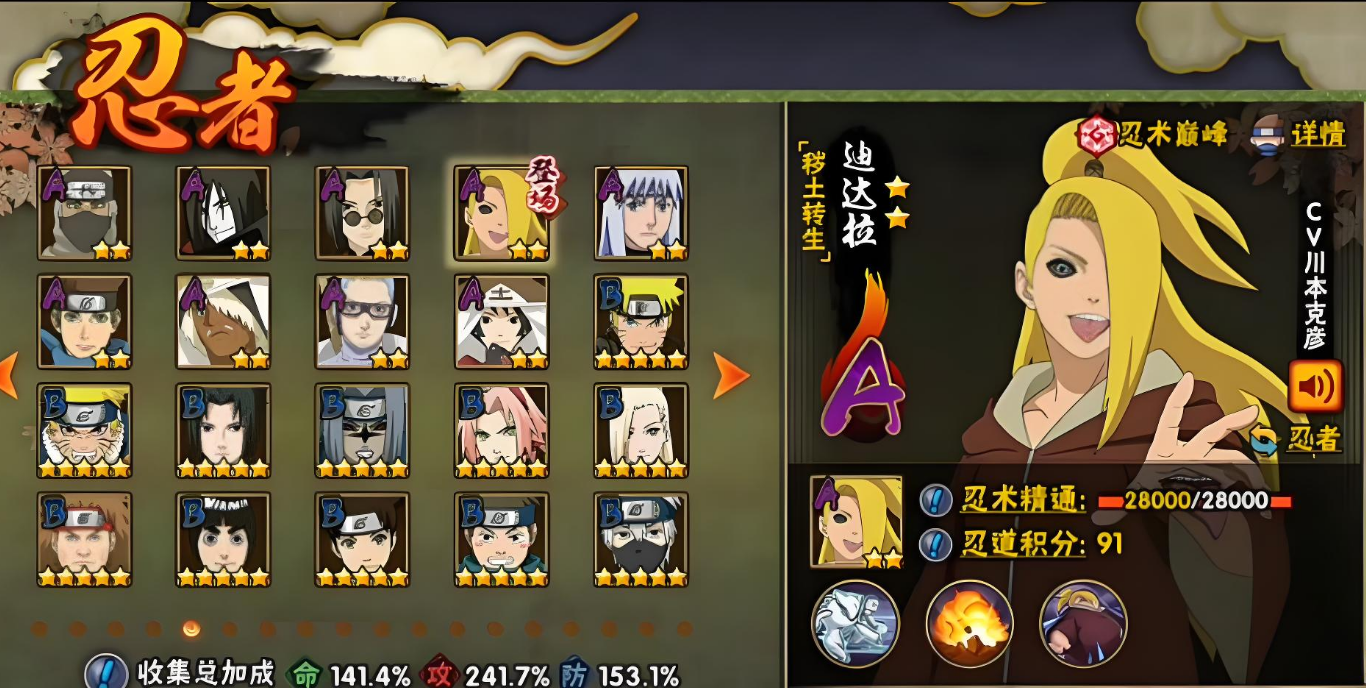Select the silver-haired Kakashi portrait
Screen dimensions: 1366x688
coord(640,540)
